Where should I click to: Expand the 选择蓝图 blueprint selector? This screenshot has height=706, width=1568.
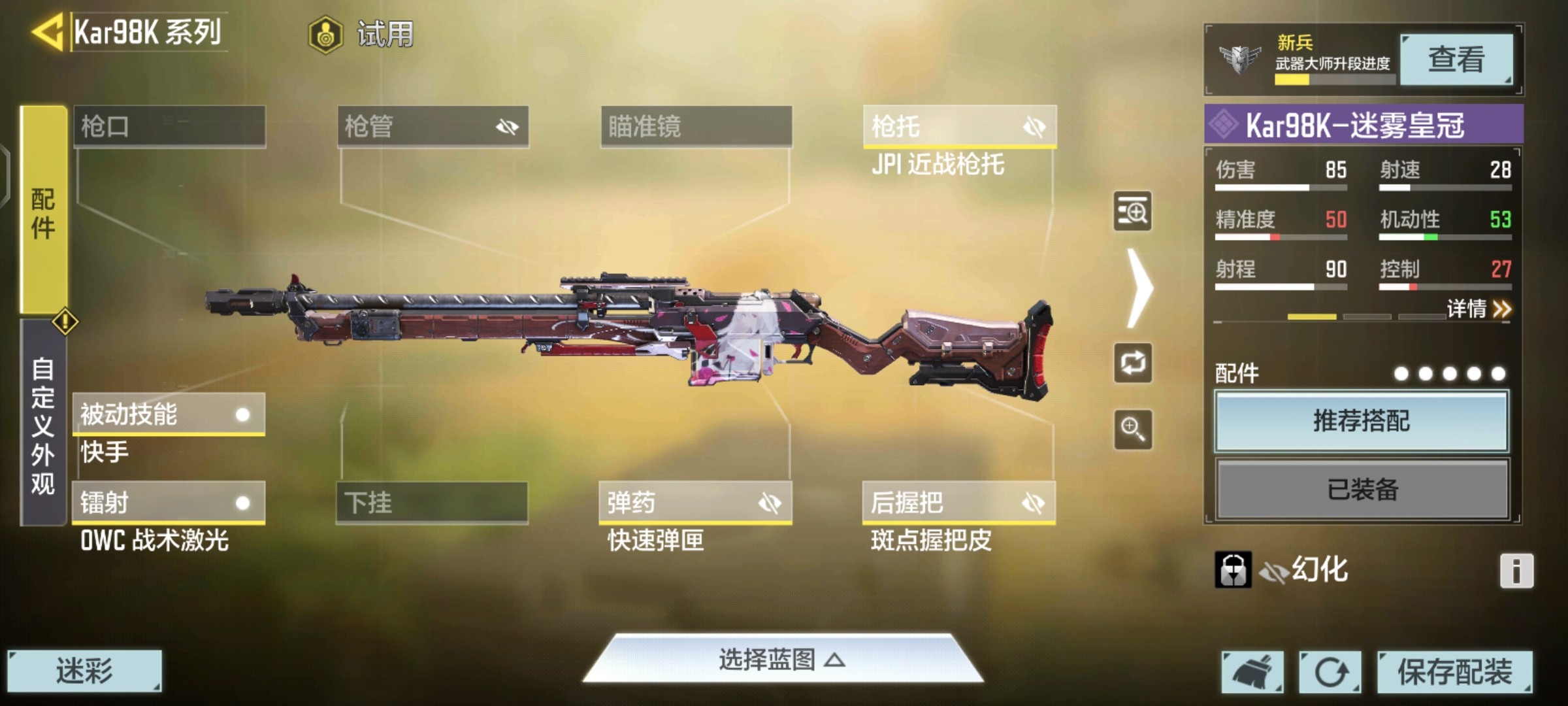tap(782, 660)
